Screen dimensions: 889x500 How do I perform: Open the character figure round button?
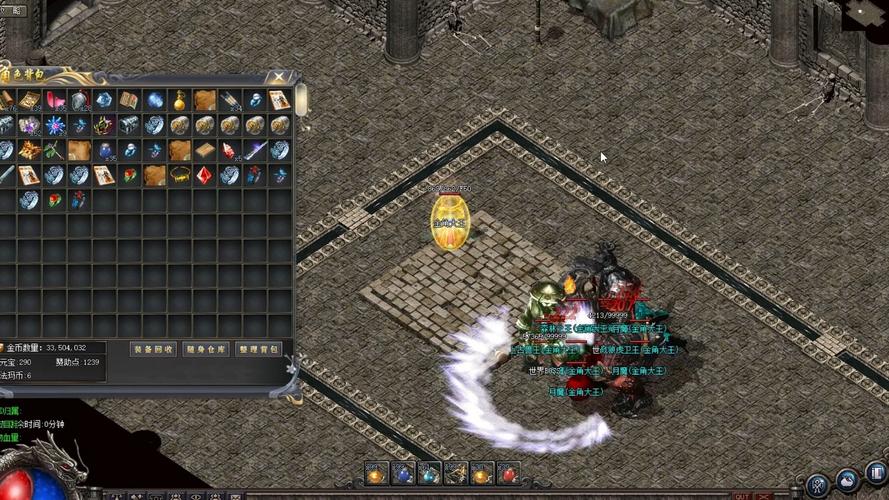click(818, 485)
